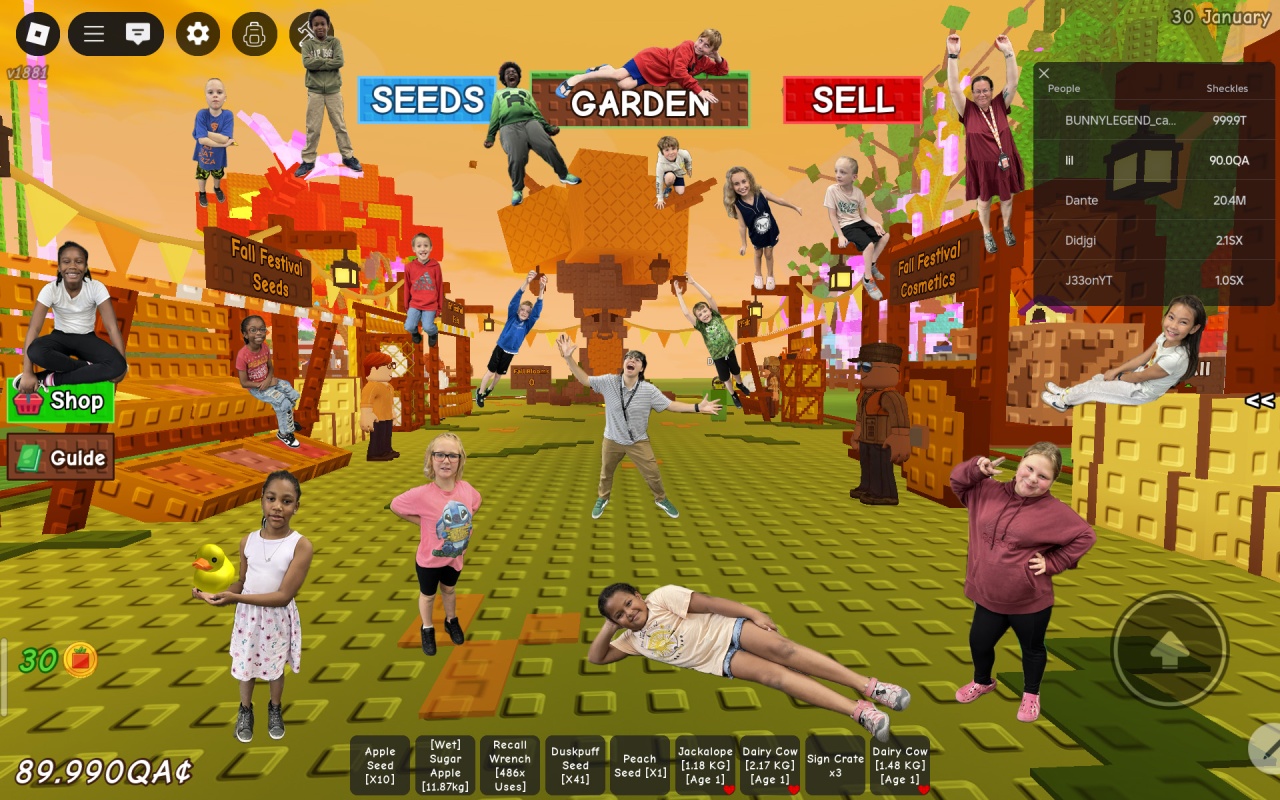Pick the Sign Crate x3 slot
Viewport: 1280px width, 800px height.
[x=835, y=765]
